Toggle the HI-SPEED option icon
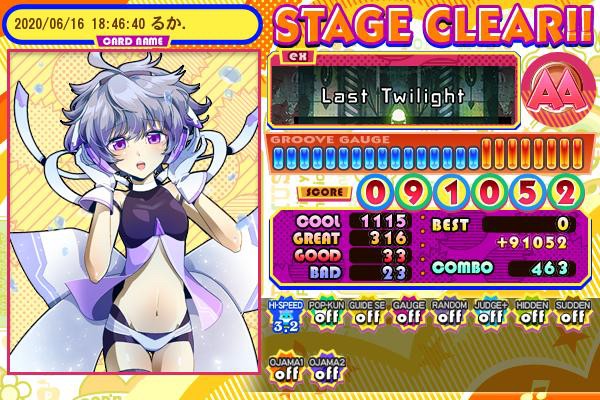Screen dimensions: 600x400 tap(283, 317)
